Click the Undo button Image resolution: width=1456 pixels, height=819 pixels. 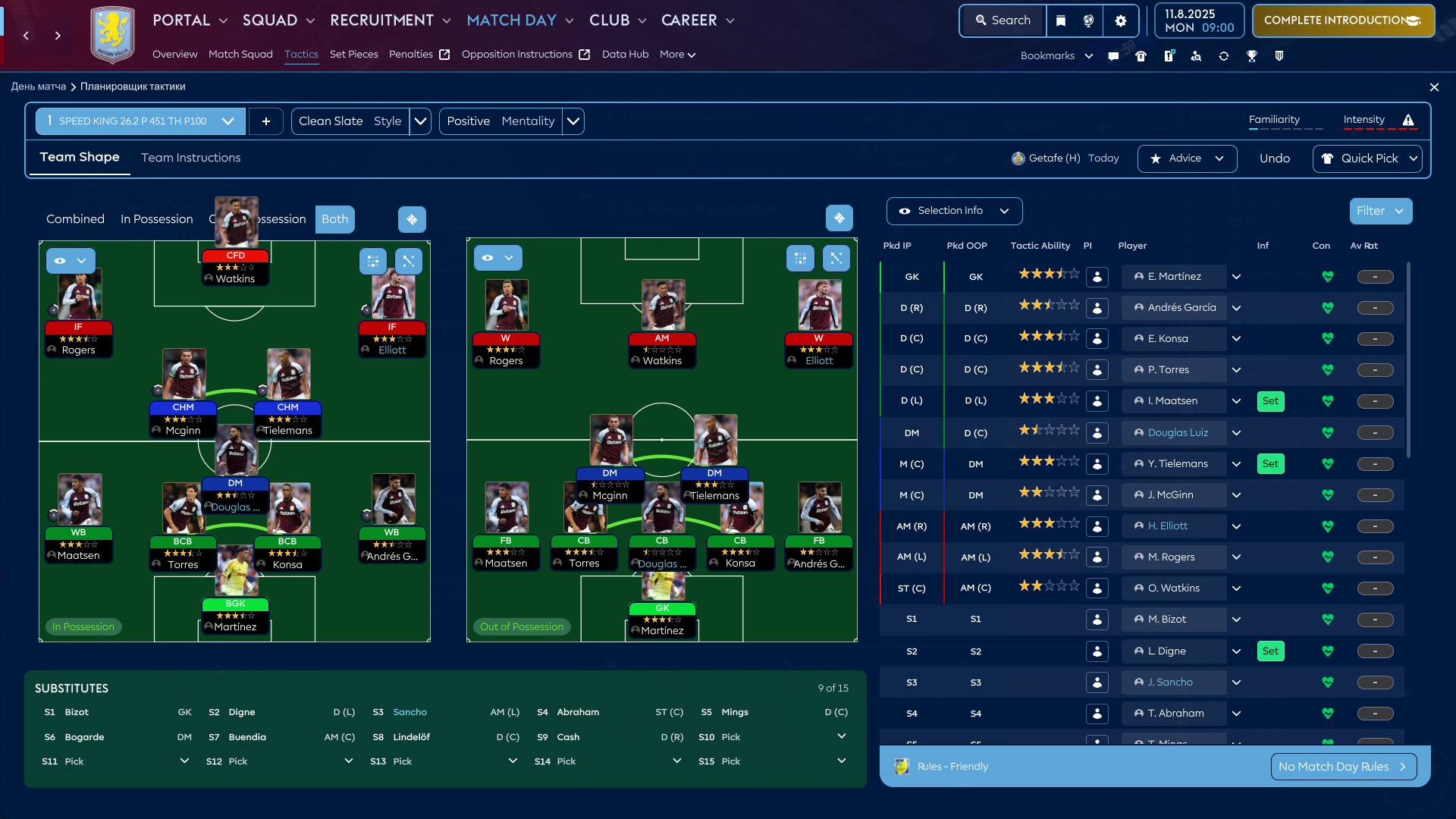click(1275, 158)
